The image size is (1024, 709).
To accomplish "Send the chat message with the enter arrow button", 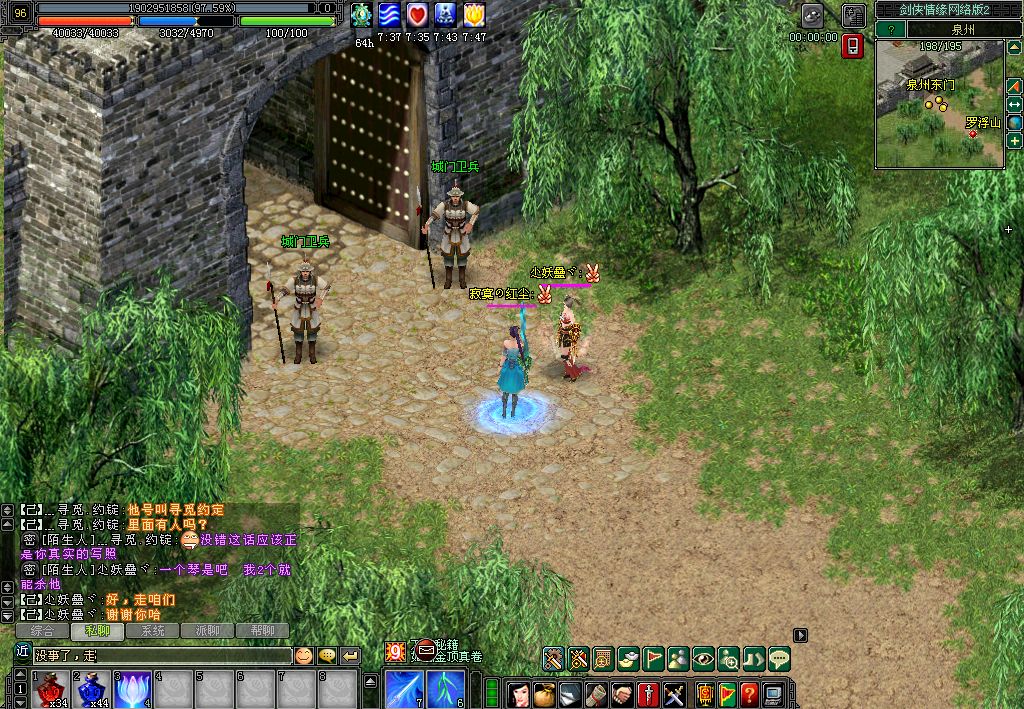I will pos(350,656).
